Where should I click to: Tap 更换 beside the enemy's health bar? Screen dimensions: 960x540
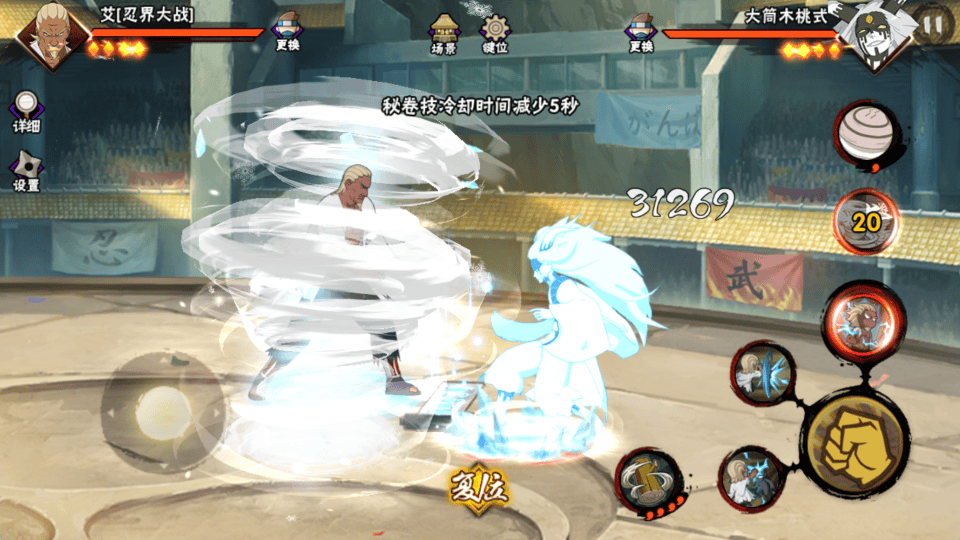coord(641,33)
